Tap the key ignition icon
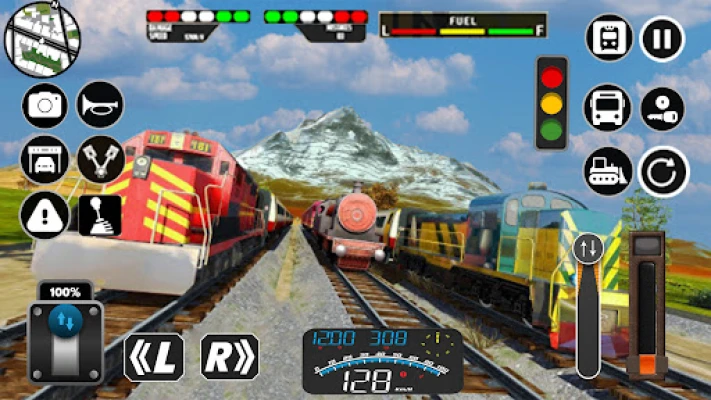 [662, 107]
